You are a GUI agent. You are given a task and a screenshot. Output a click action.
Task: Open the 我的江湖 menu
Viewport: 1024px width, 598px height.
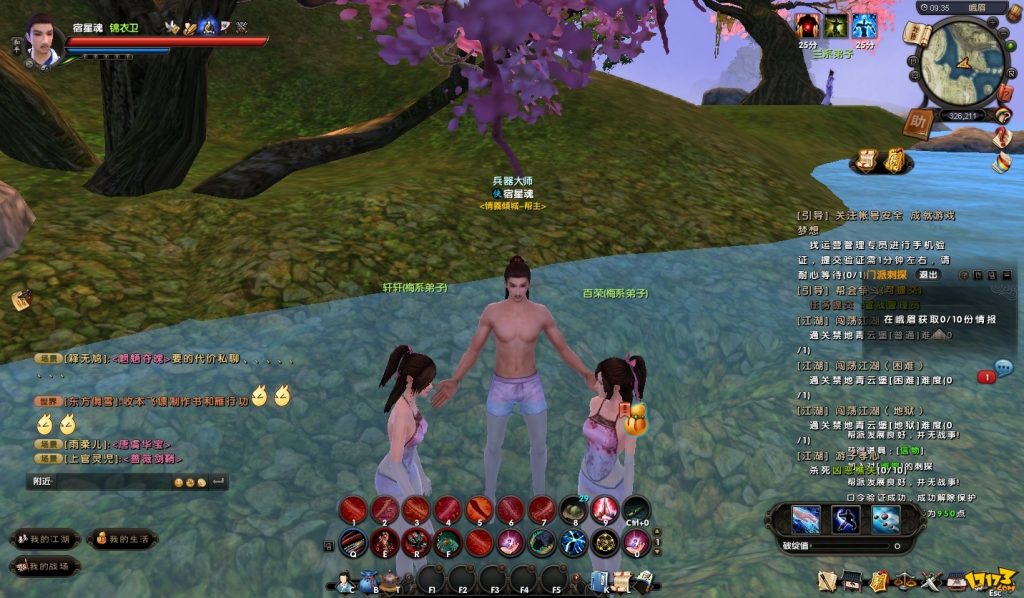[x=46, y=539]
